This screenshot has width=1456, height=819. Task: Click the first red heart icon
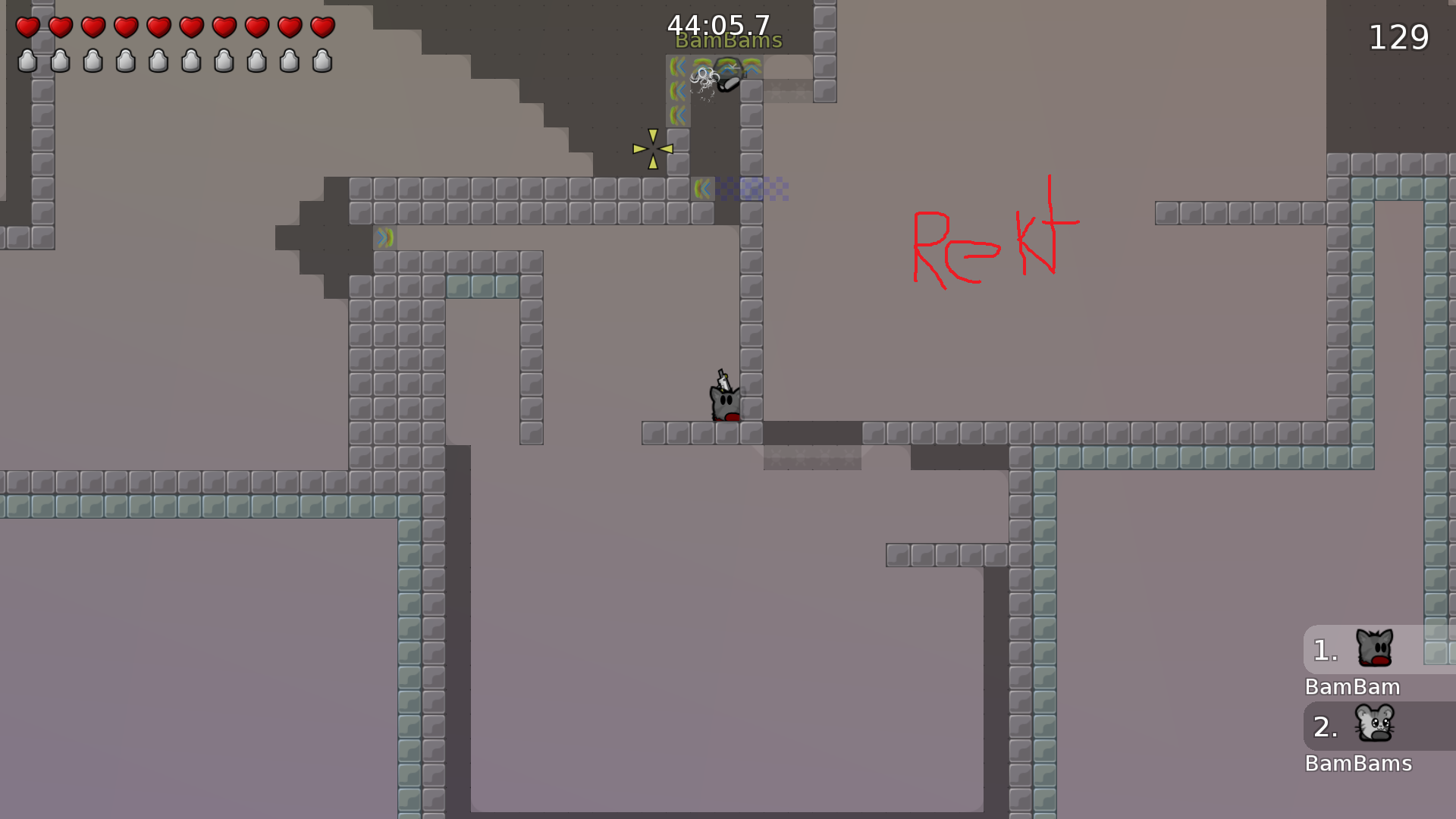point(28,28)
